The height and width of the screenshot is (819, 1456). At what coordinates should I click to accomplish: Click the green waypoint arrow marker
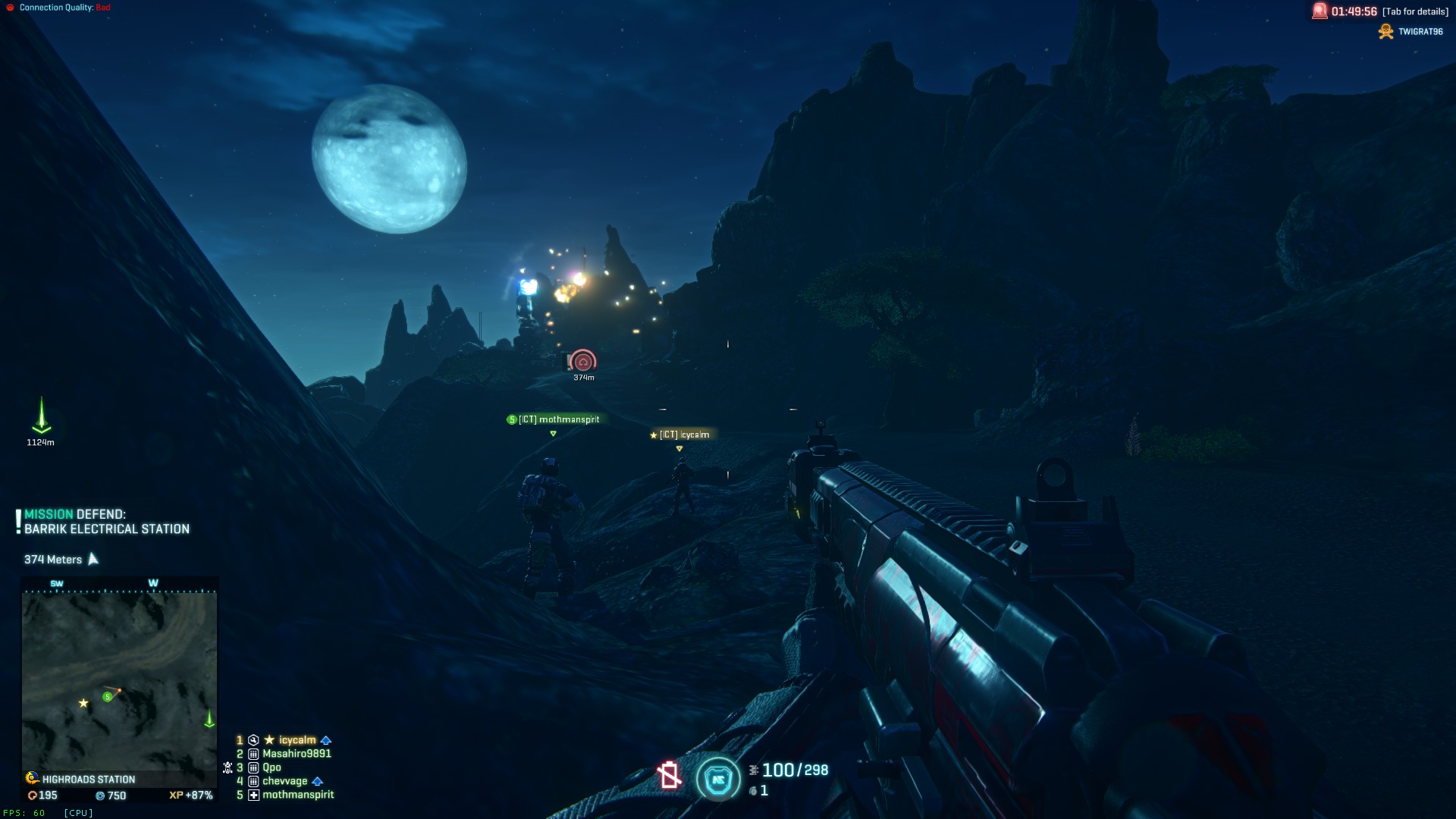click(x=41, y=416)
